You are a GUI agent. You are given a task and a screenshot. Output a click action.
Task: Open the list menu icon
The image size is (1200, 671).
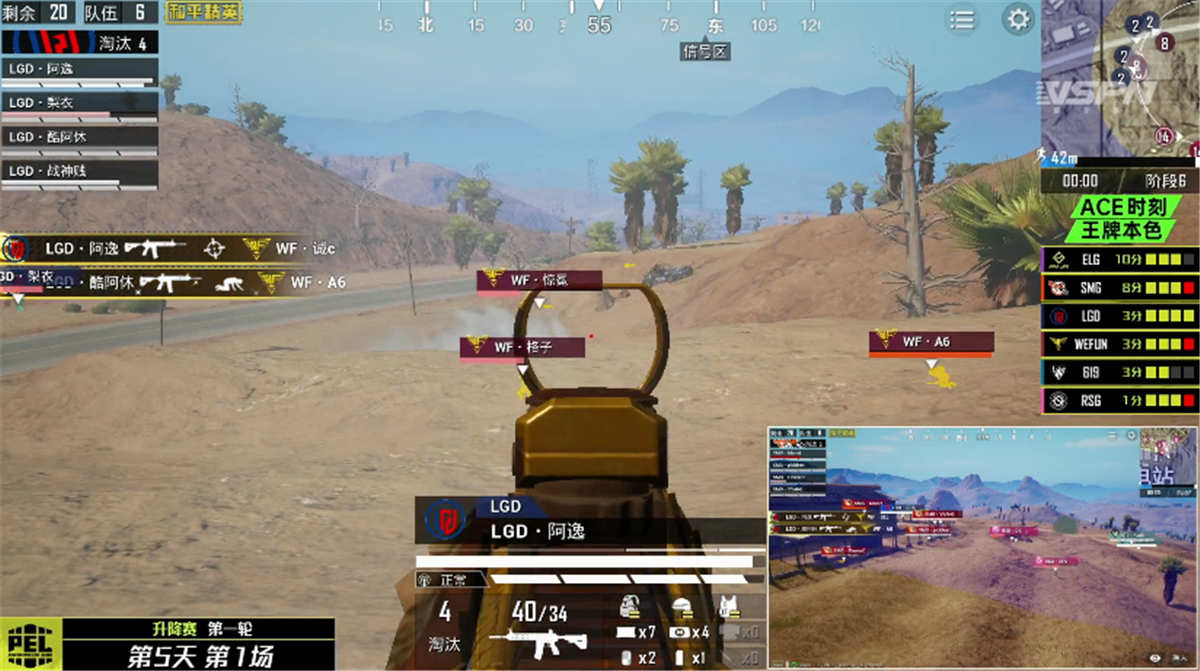(x=962, y=19)
